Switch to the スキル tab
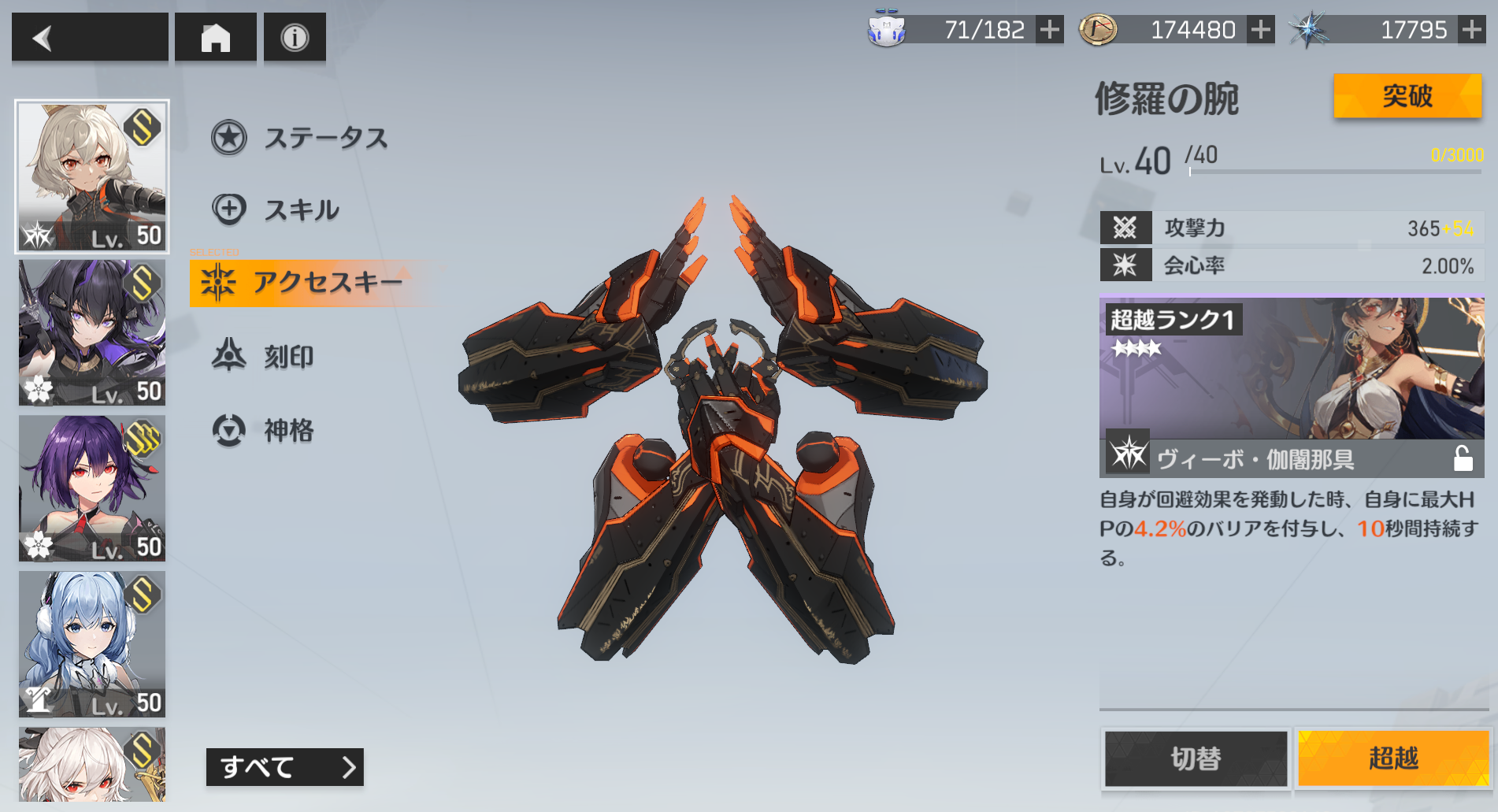 [x=276, y=209]
